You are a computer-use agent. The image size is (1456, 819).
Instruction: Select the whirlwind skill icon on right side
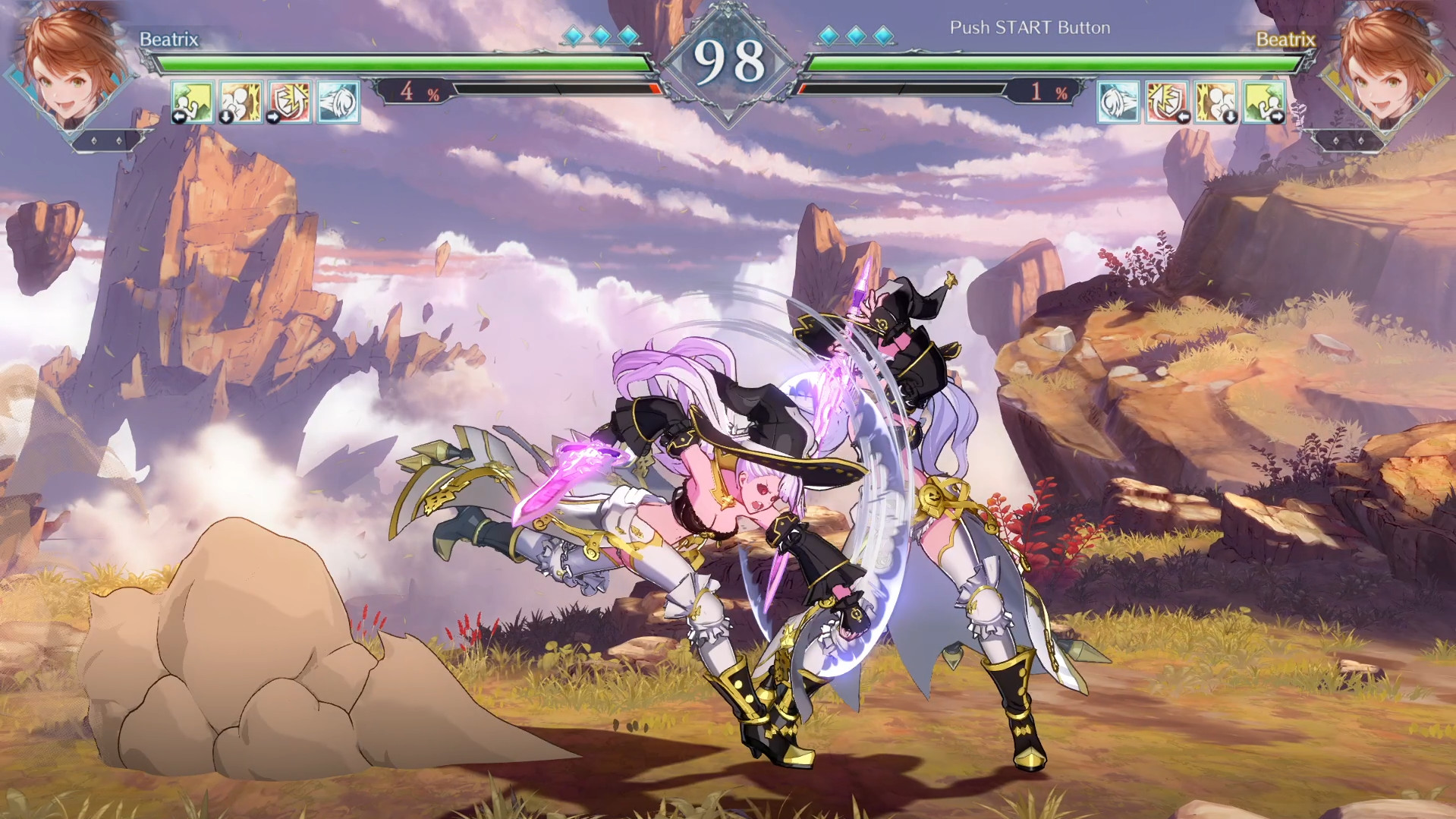1118,103
